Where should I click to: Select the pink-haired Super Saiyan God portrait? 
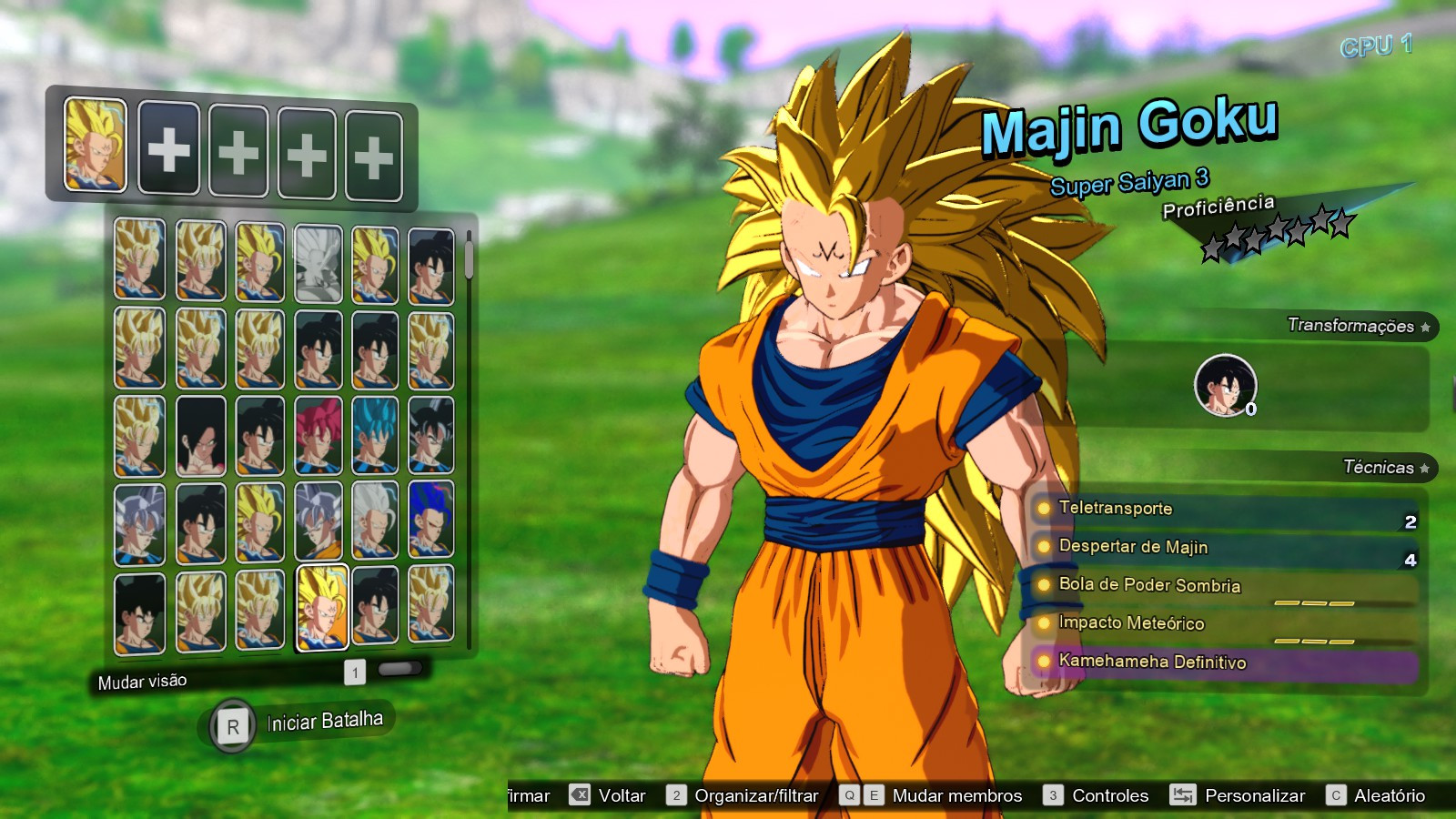point(320,437)
